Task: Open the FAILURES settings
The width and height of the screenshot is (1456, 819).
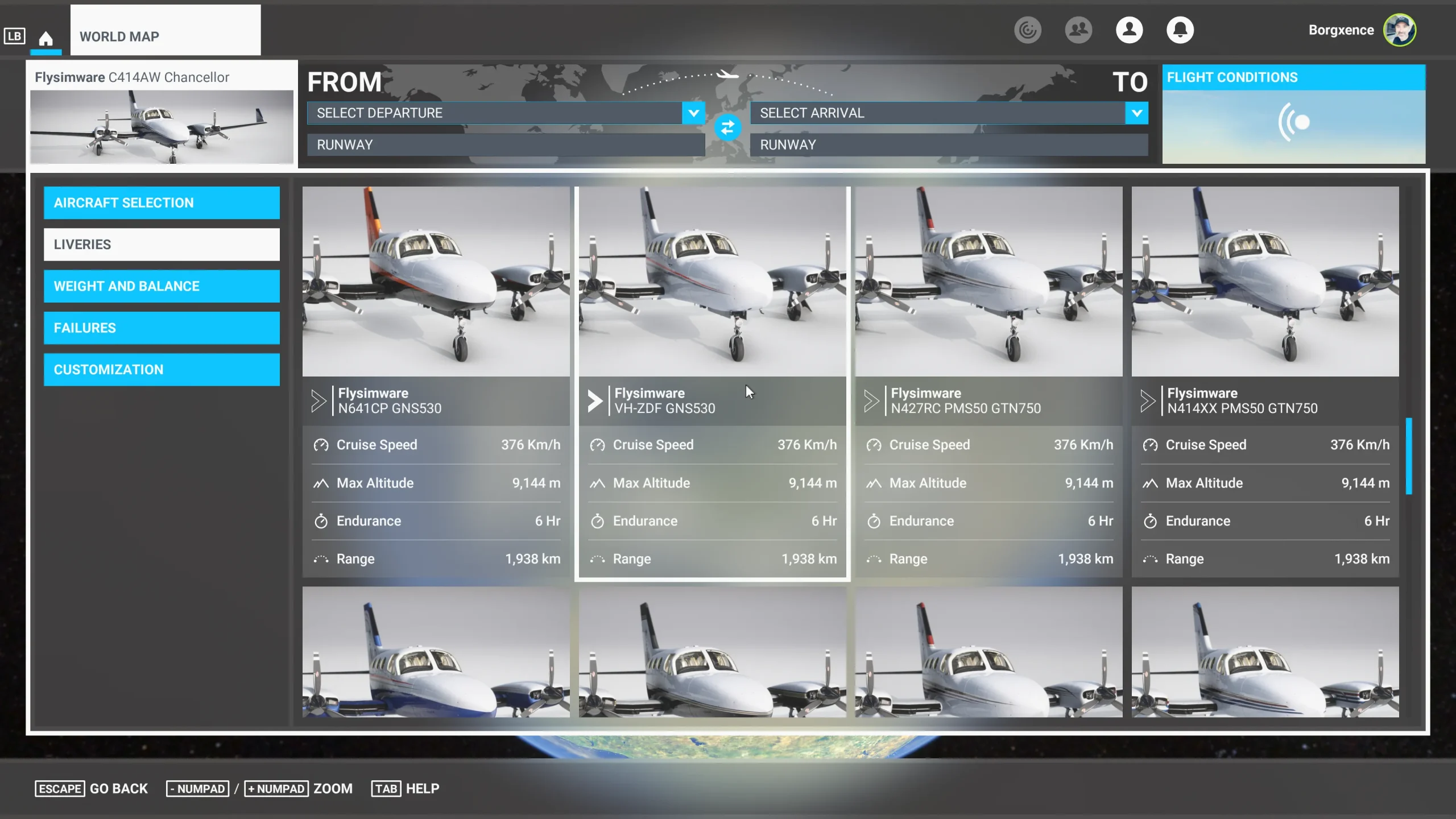Action: pyautogui.click(x=162, y=328)
